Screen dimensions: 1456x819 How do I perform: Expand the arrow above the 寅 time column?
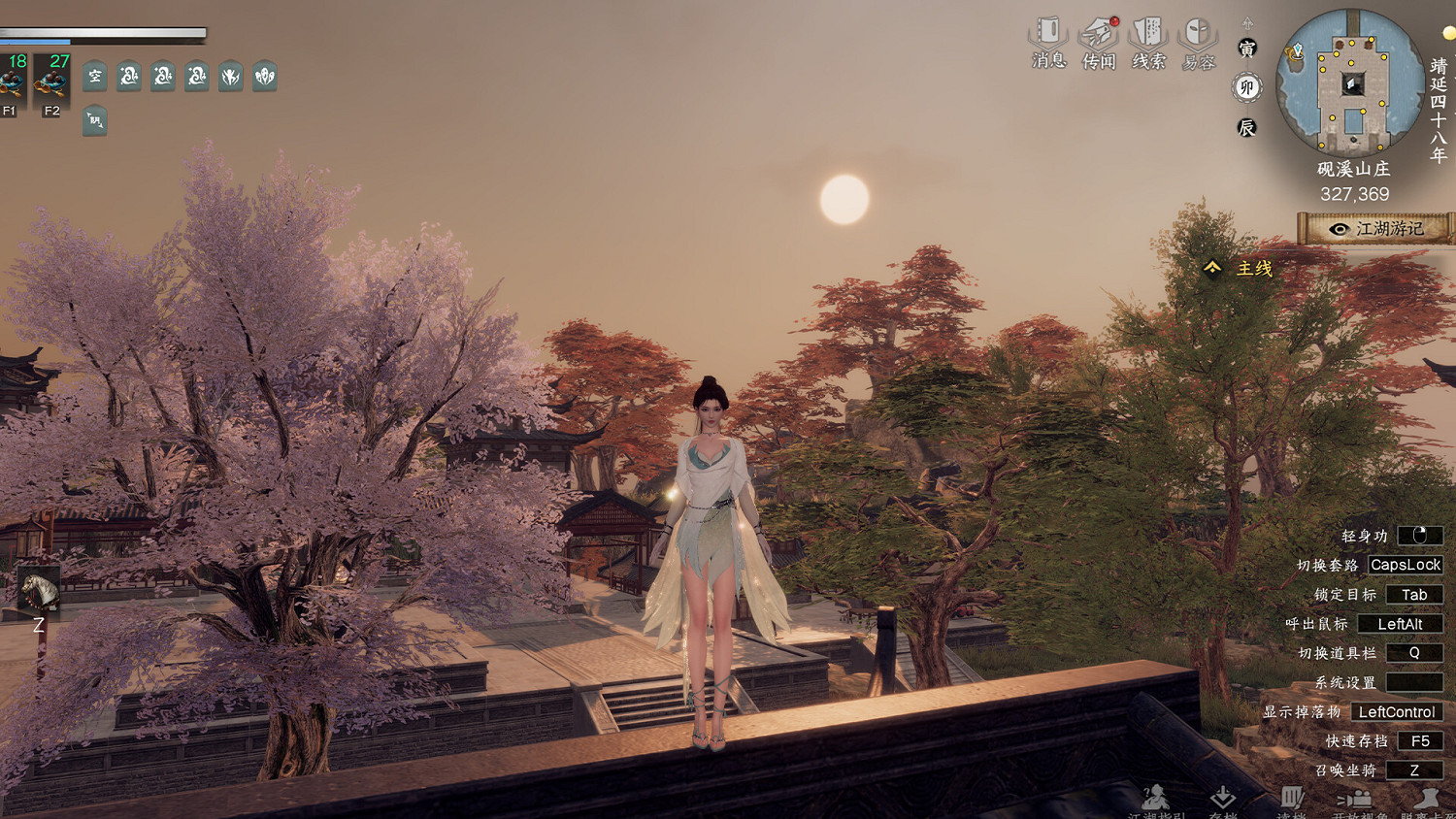pyautogui.click(x=1246, y=22)
